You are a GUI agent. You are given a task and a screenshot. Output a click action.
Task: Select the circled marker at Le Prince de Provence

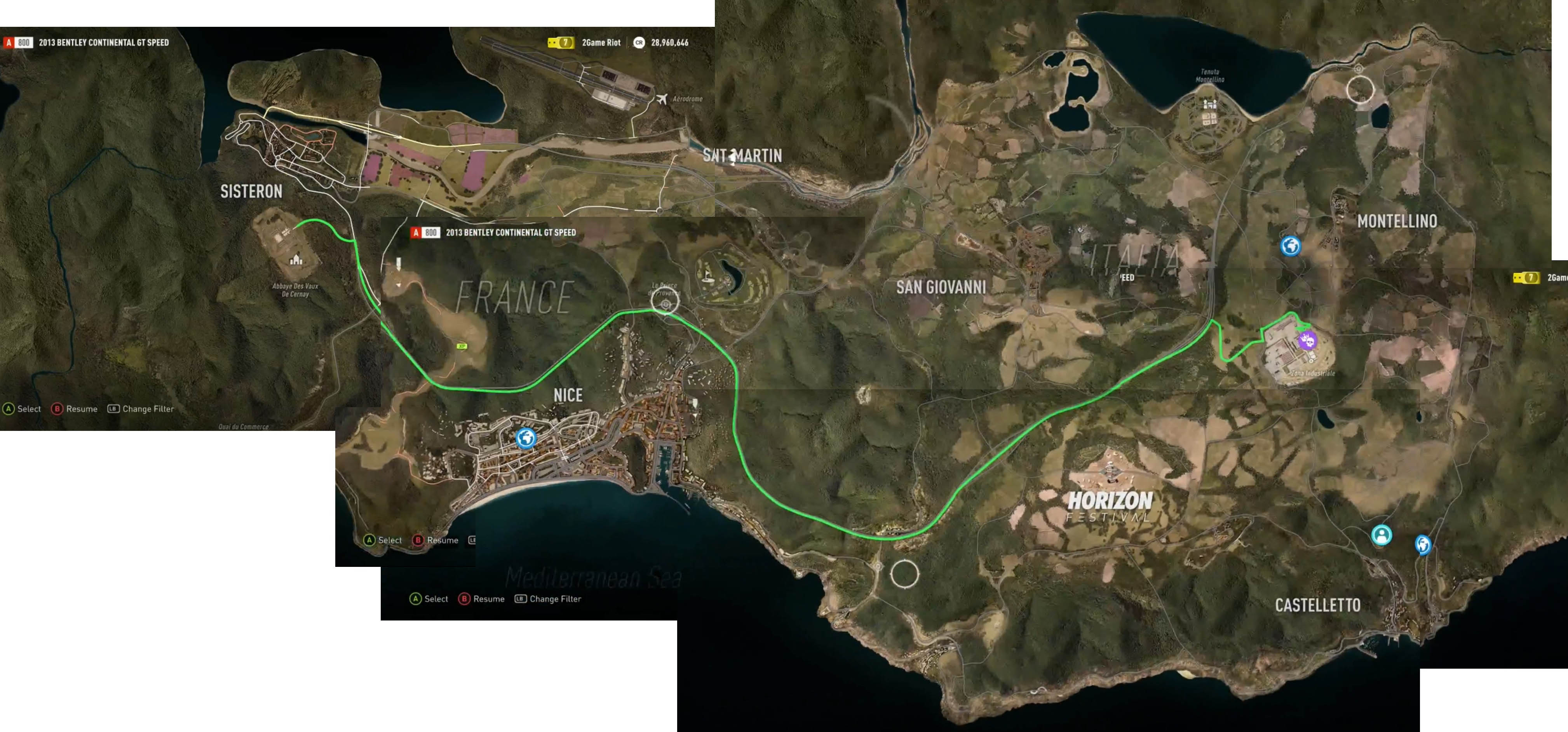(x=665, y=303)
